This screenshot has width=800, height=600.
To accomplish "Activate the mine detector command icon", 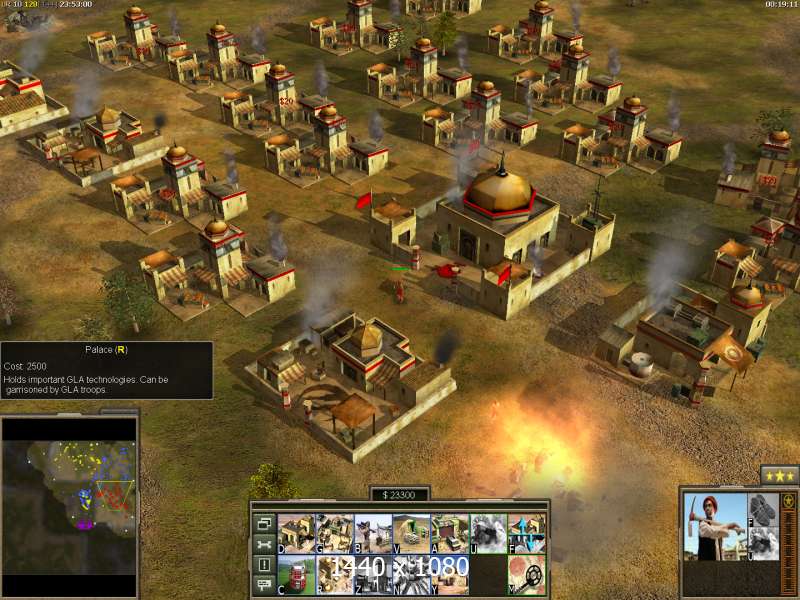I will [x=527, y=573].
